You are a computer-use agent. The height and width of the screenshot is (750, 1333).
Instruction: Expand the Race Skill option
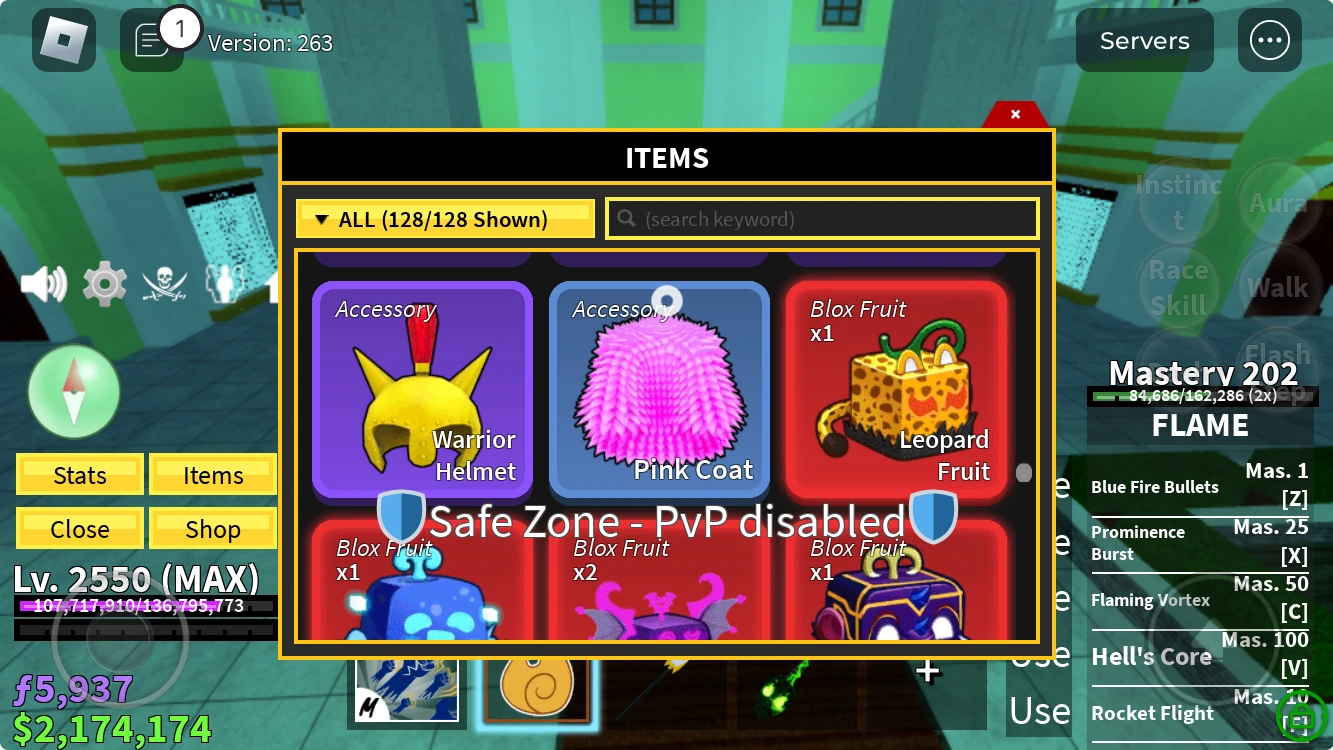click(1179, 285)
